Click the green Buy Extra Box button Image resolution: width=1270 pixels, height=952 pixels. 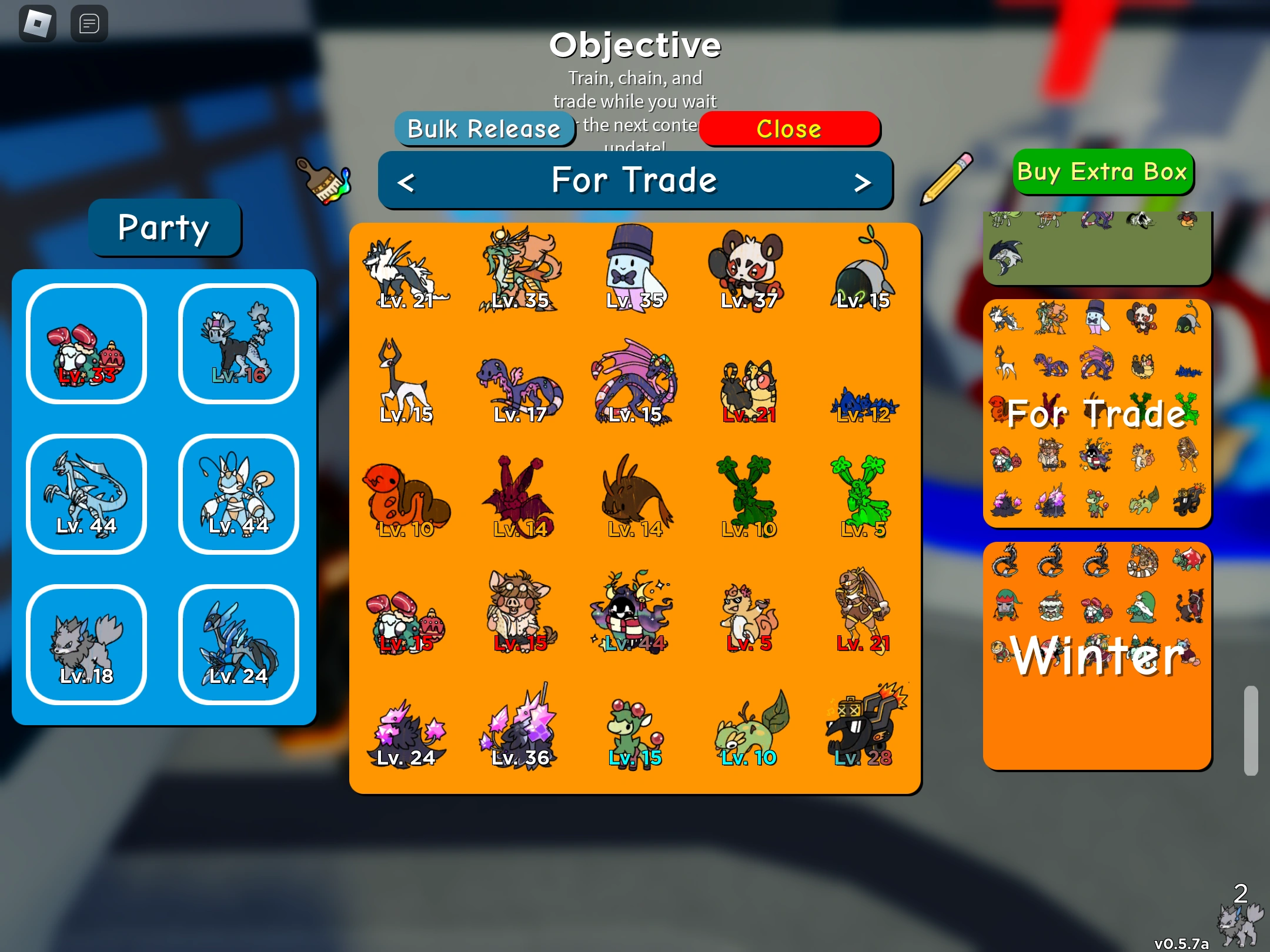pos(1102,172)
